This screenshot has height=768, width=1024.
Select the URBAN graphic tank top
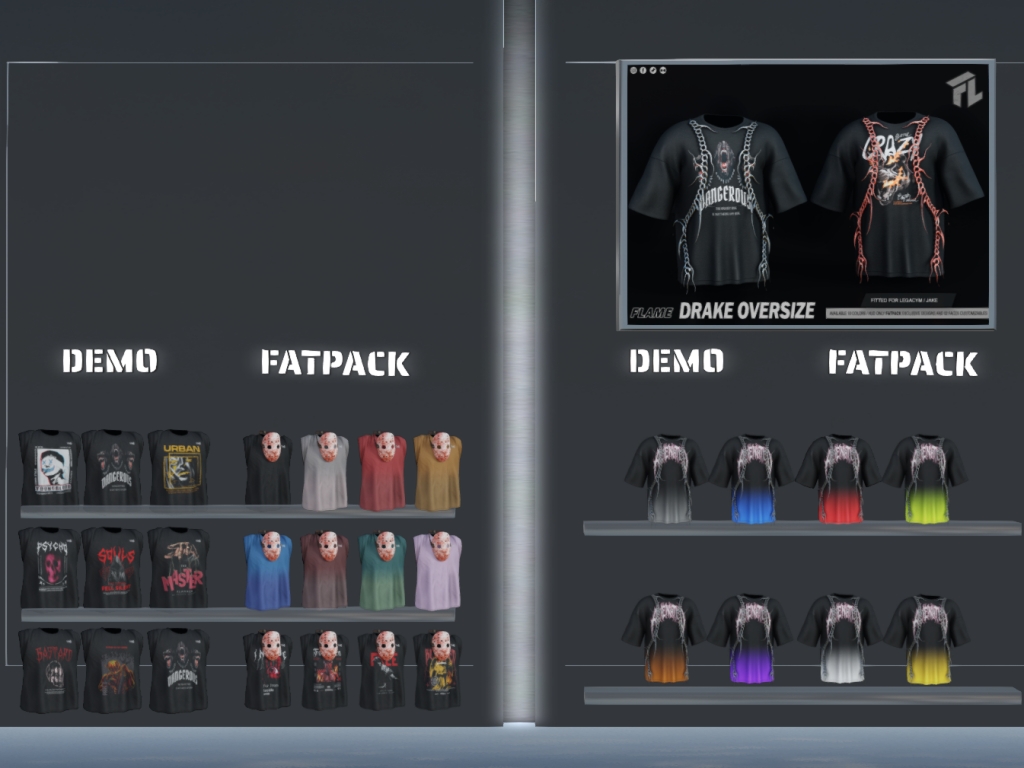(178, 467)
